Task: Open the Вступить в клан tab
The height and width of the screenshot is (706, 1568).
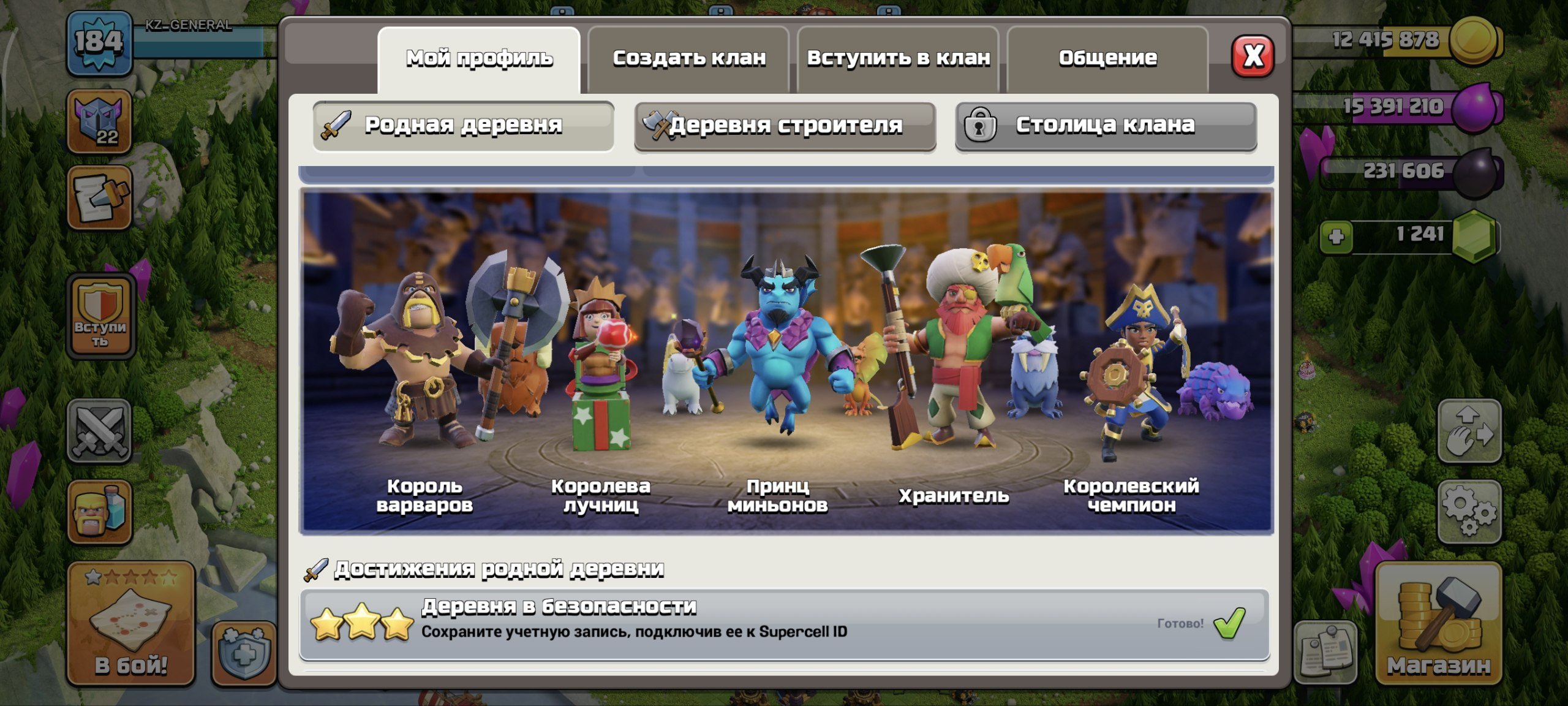Action: click(x=899, y=57)
